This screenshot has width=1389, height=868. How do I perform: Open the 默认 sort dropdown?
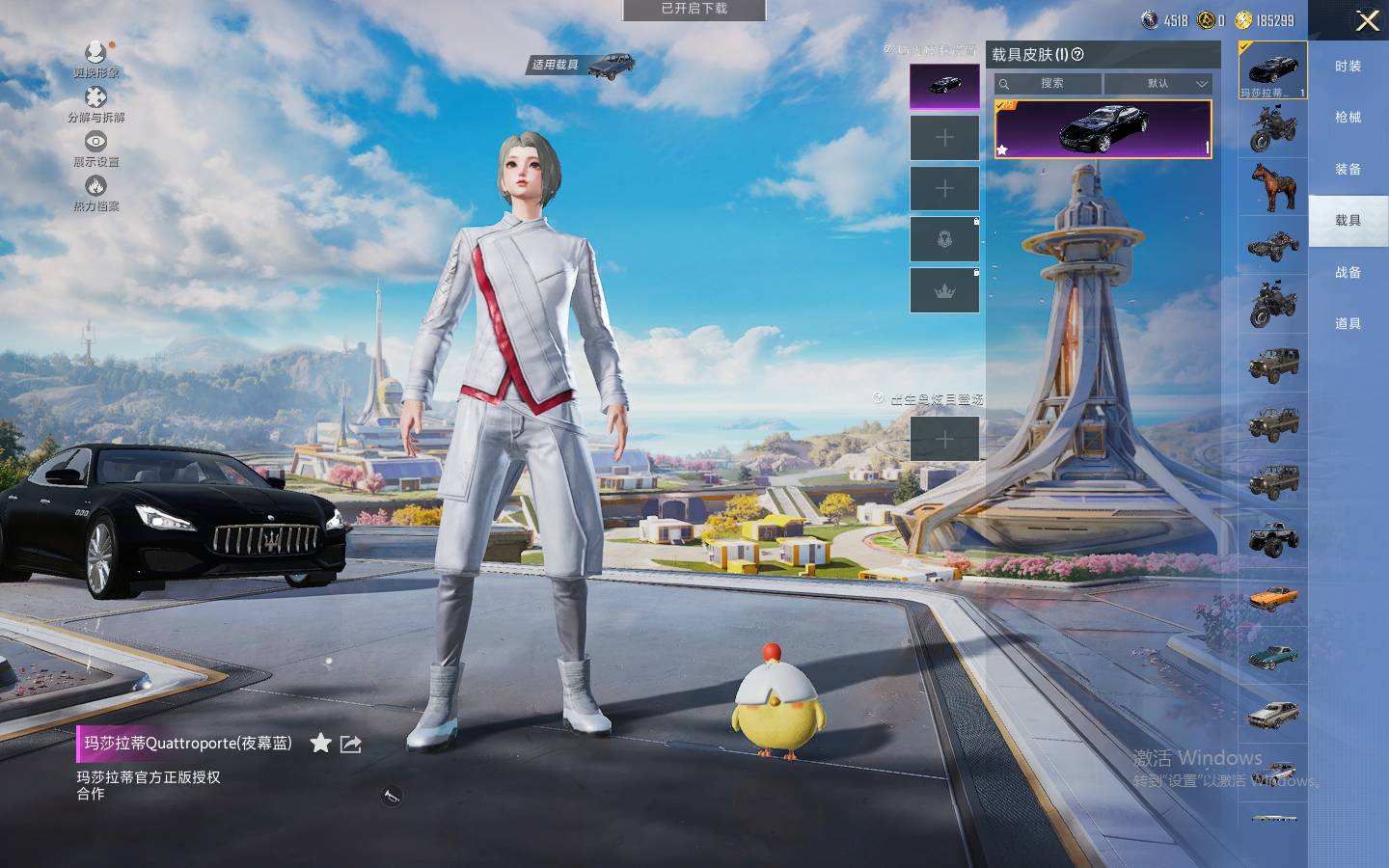pyautogui.click(x=1157, y=84)
